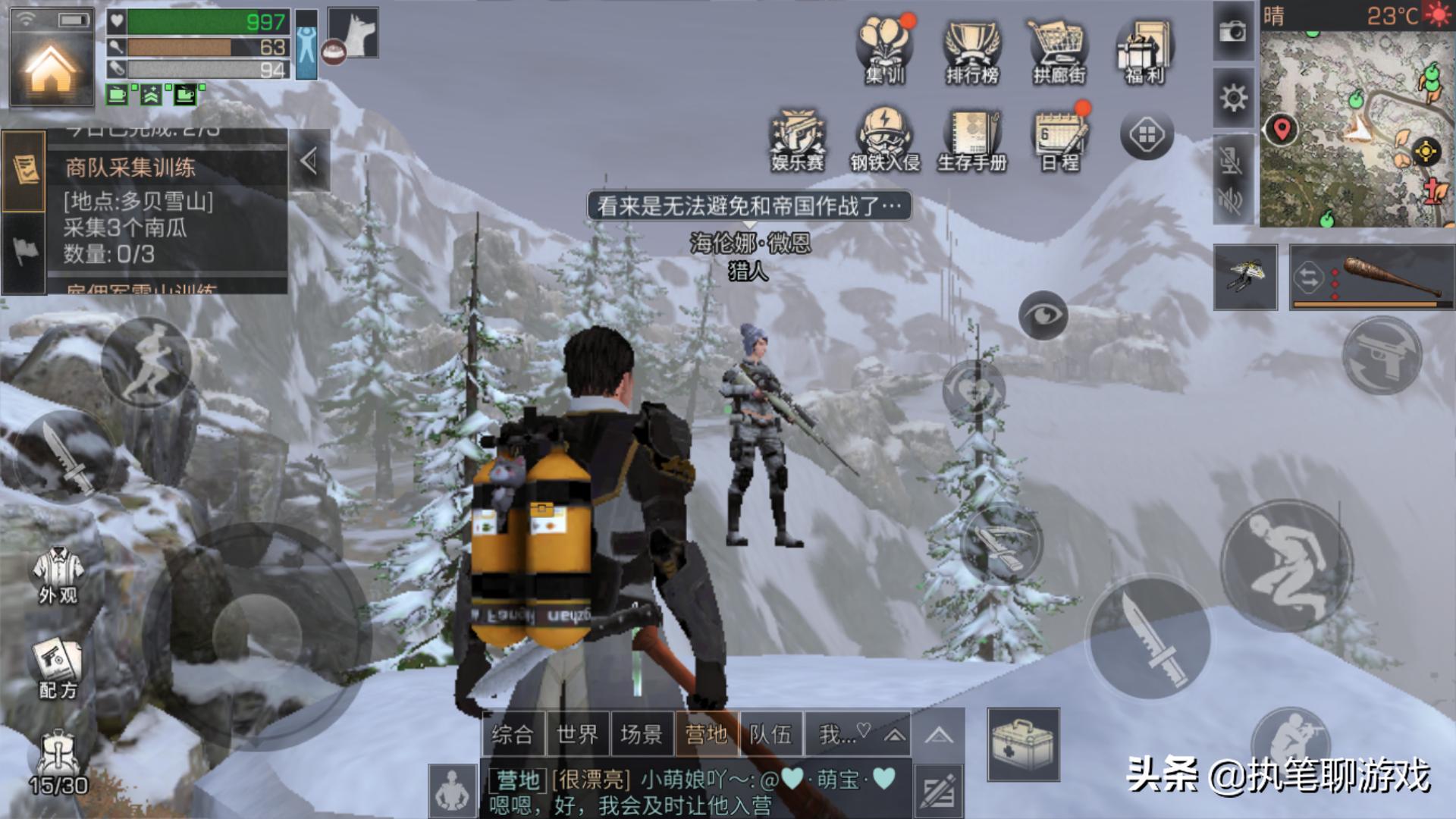
Task: Collapse the quest tracker panel arrow
Action: click(309, 161)
